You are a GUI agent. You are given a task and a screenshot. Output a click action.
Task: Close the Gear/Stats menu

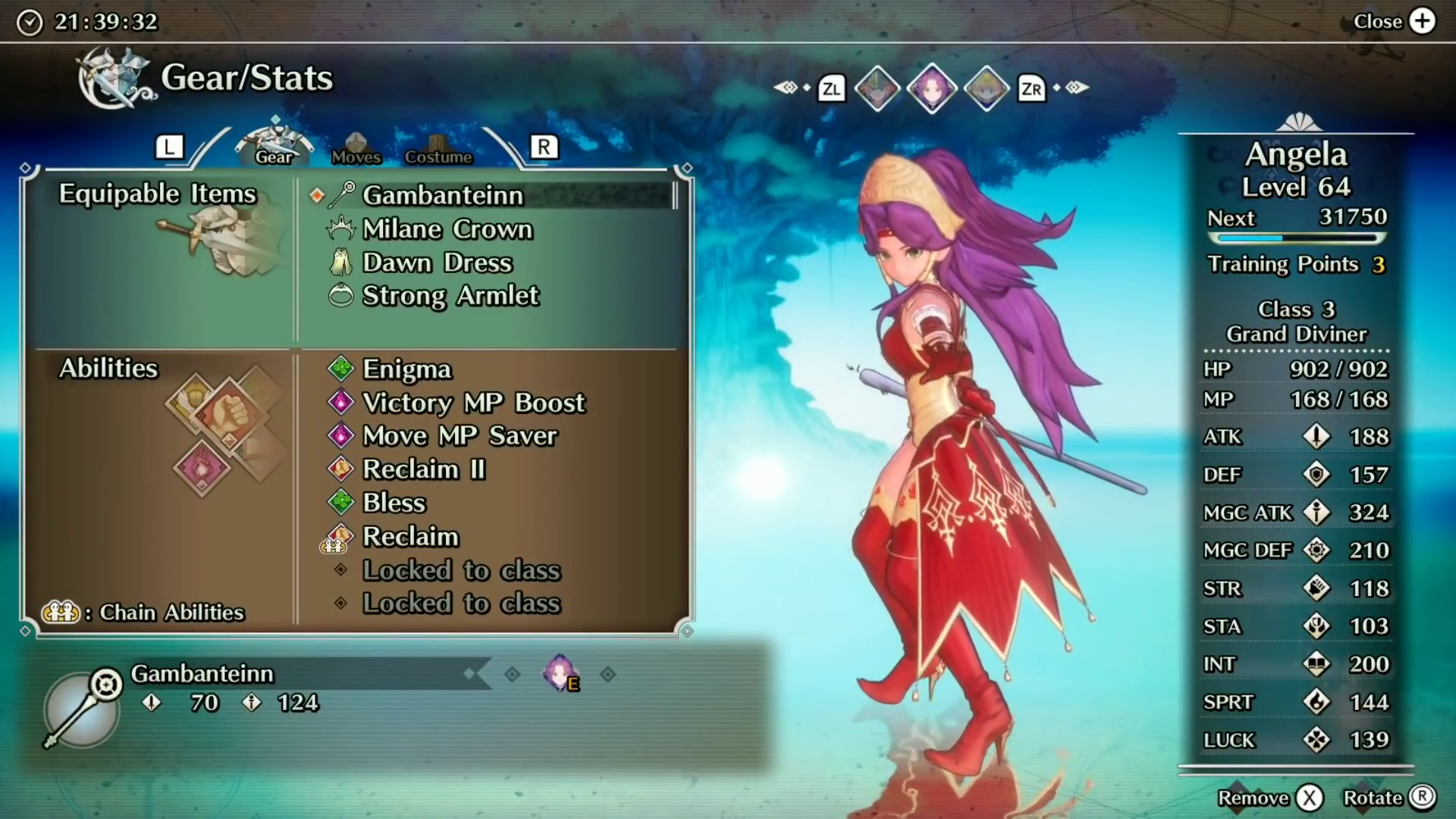click(x=1422, y=21)
